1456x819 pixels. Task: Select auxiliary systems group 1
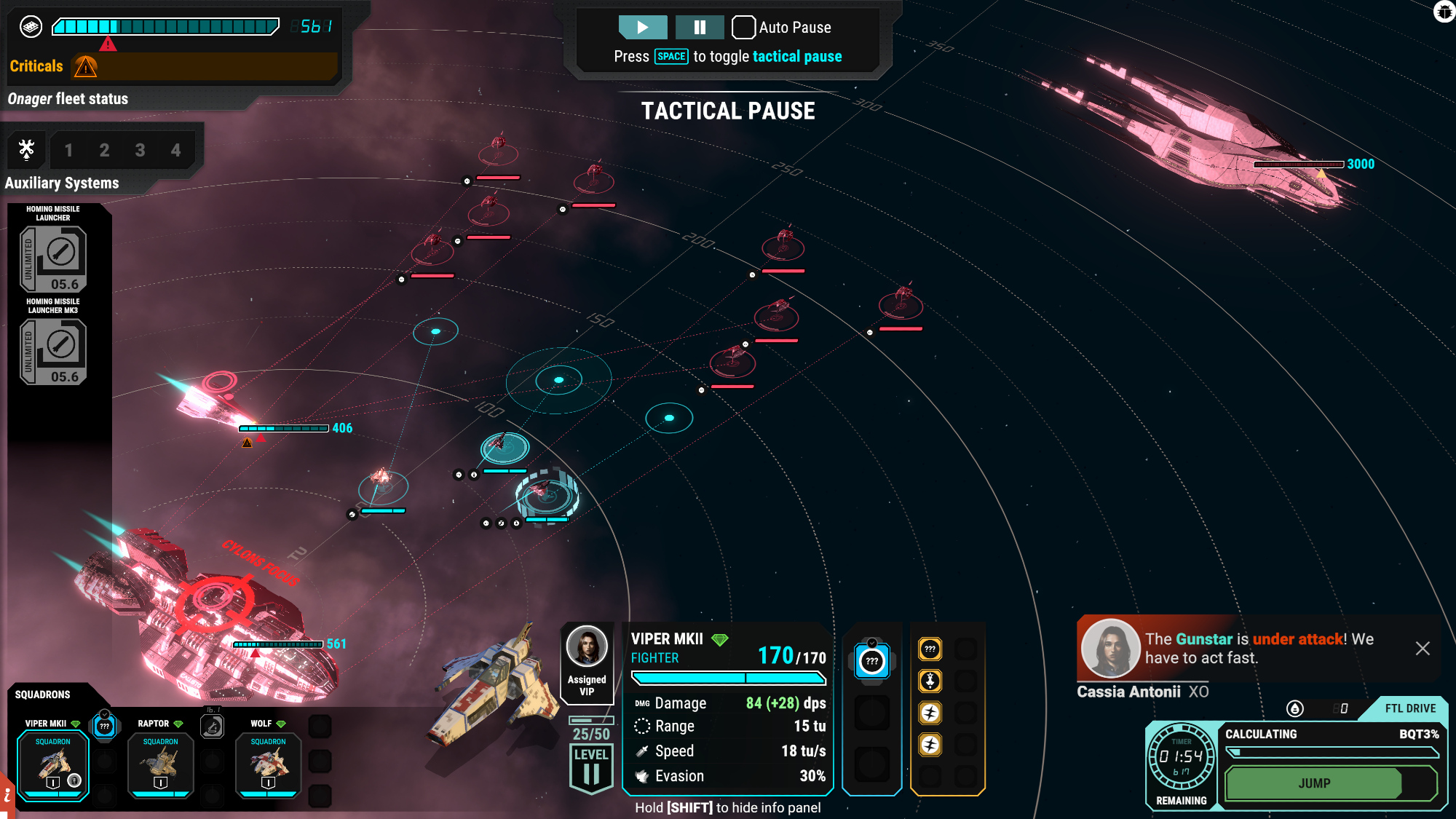[x=68, y=151]
